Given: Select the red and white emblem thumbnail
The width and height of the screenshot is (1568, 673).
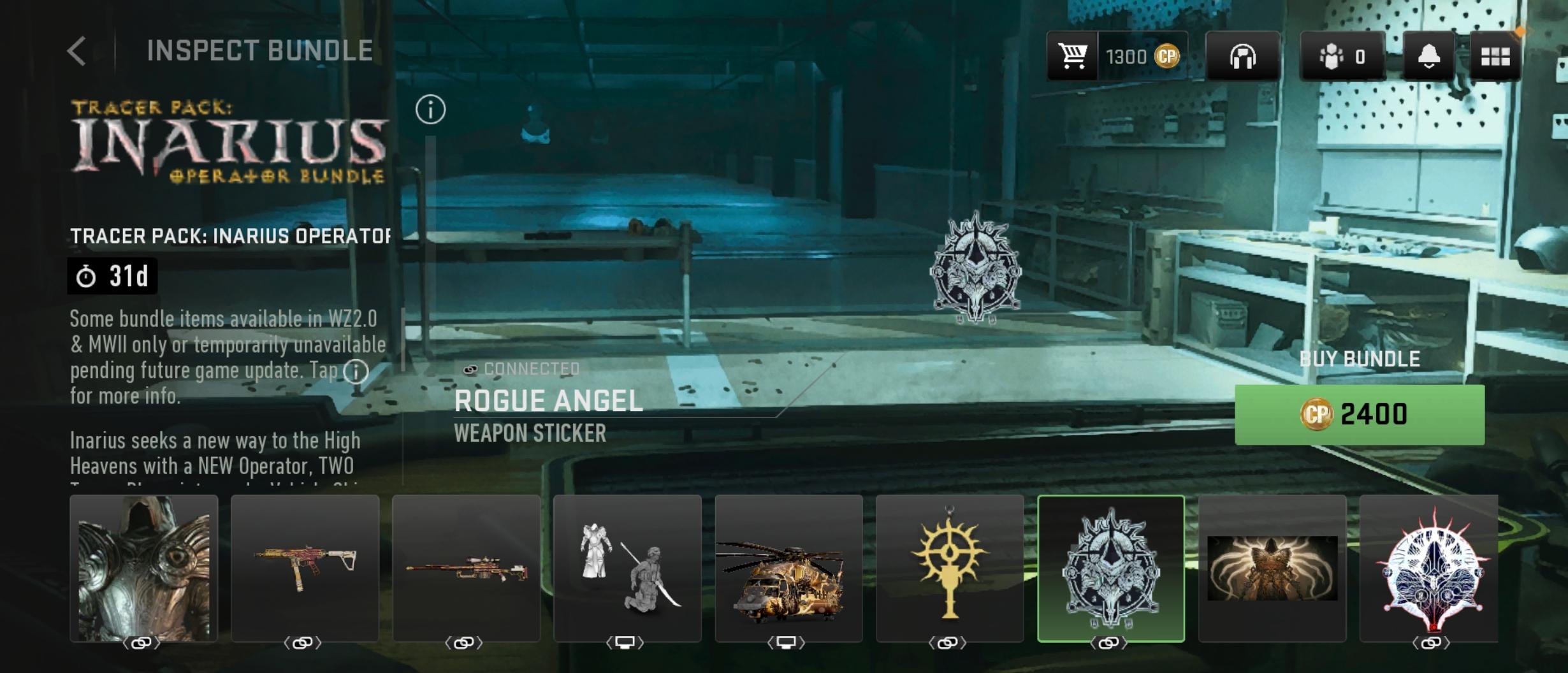Looking at the screenshot, I should tap(1429, 568).
